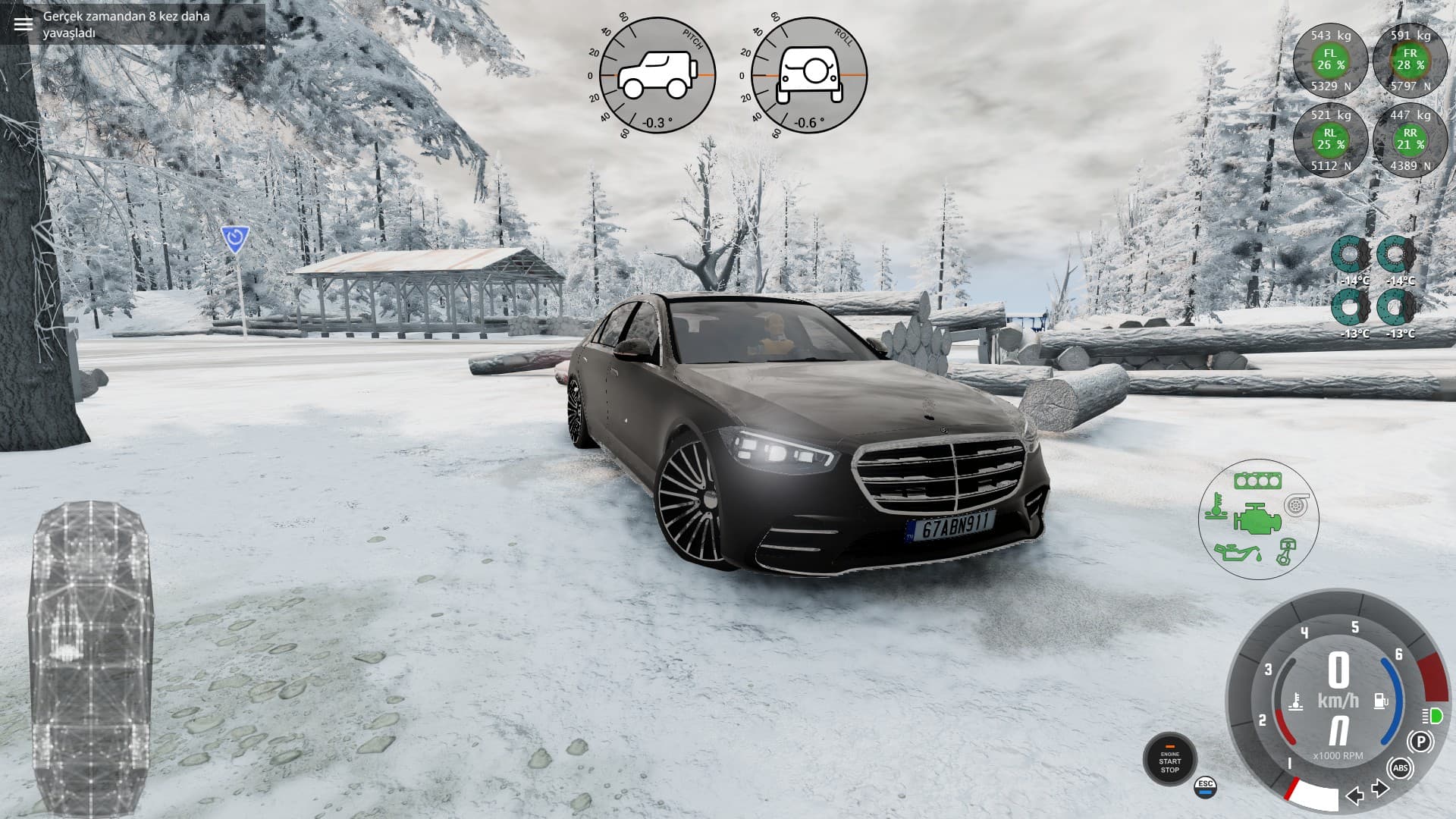
Task: Activate the right turn signal arrow
Action: click(x=1380, y=789)
